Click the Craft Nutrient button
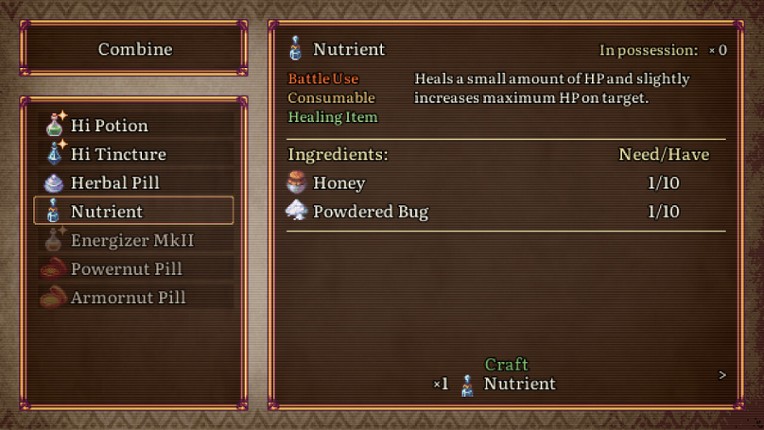The height and width of the screenshot is (430, 764). [x=507, y=375]
